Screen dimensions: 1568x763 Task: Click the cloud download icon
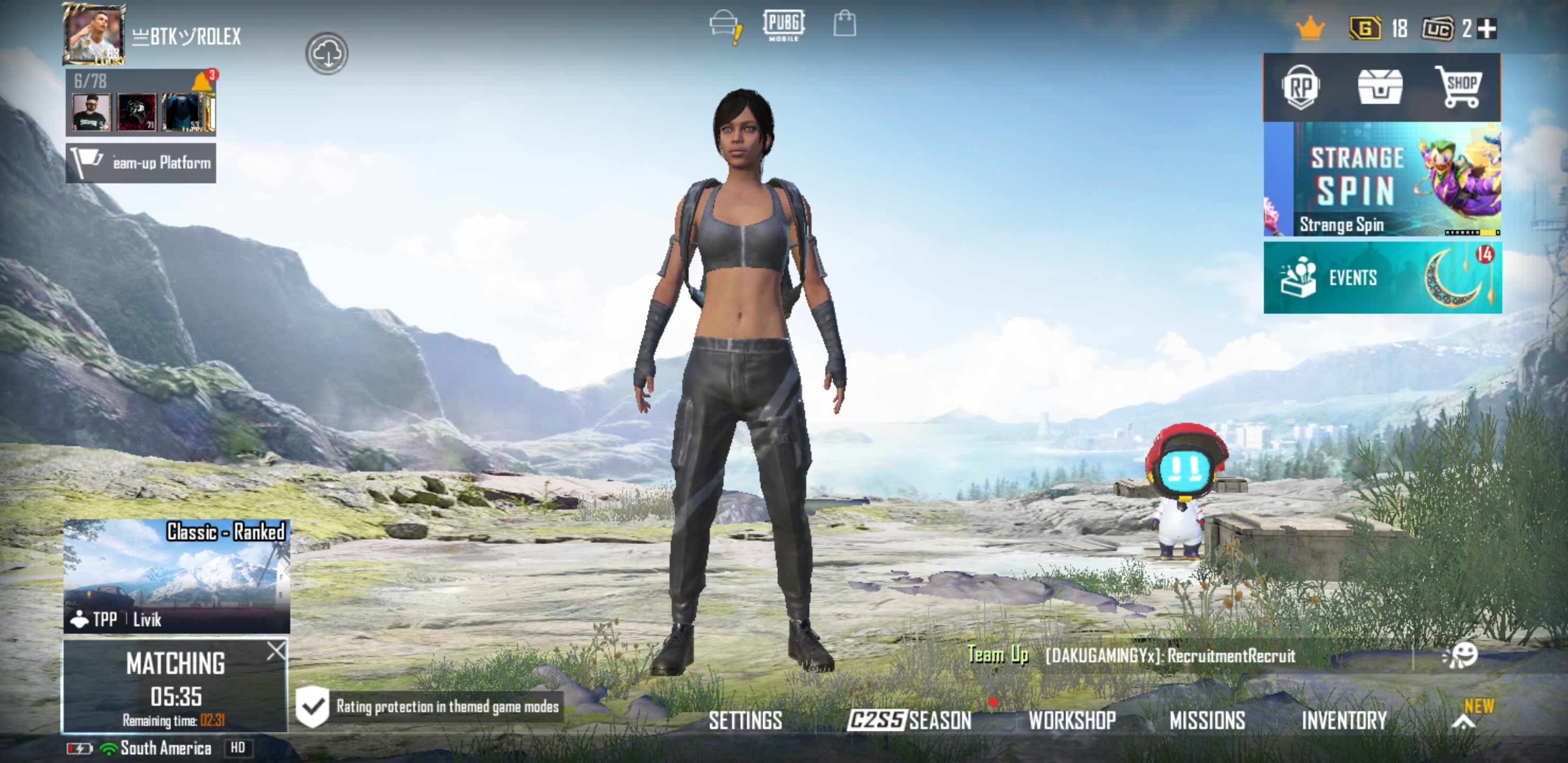pos(327,54)
